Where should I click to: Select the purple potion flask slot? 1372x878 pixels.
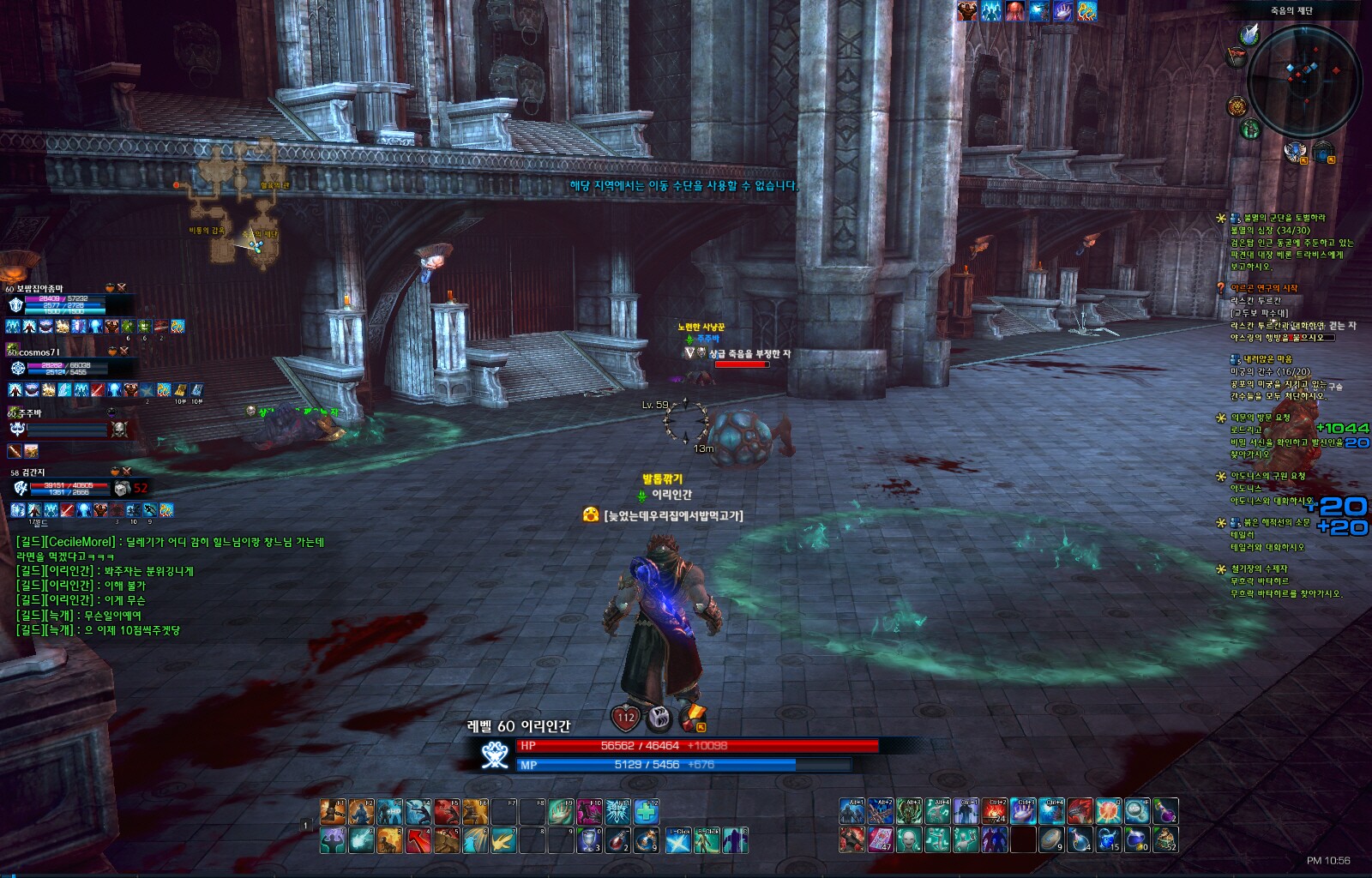point(1164,811)
